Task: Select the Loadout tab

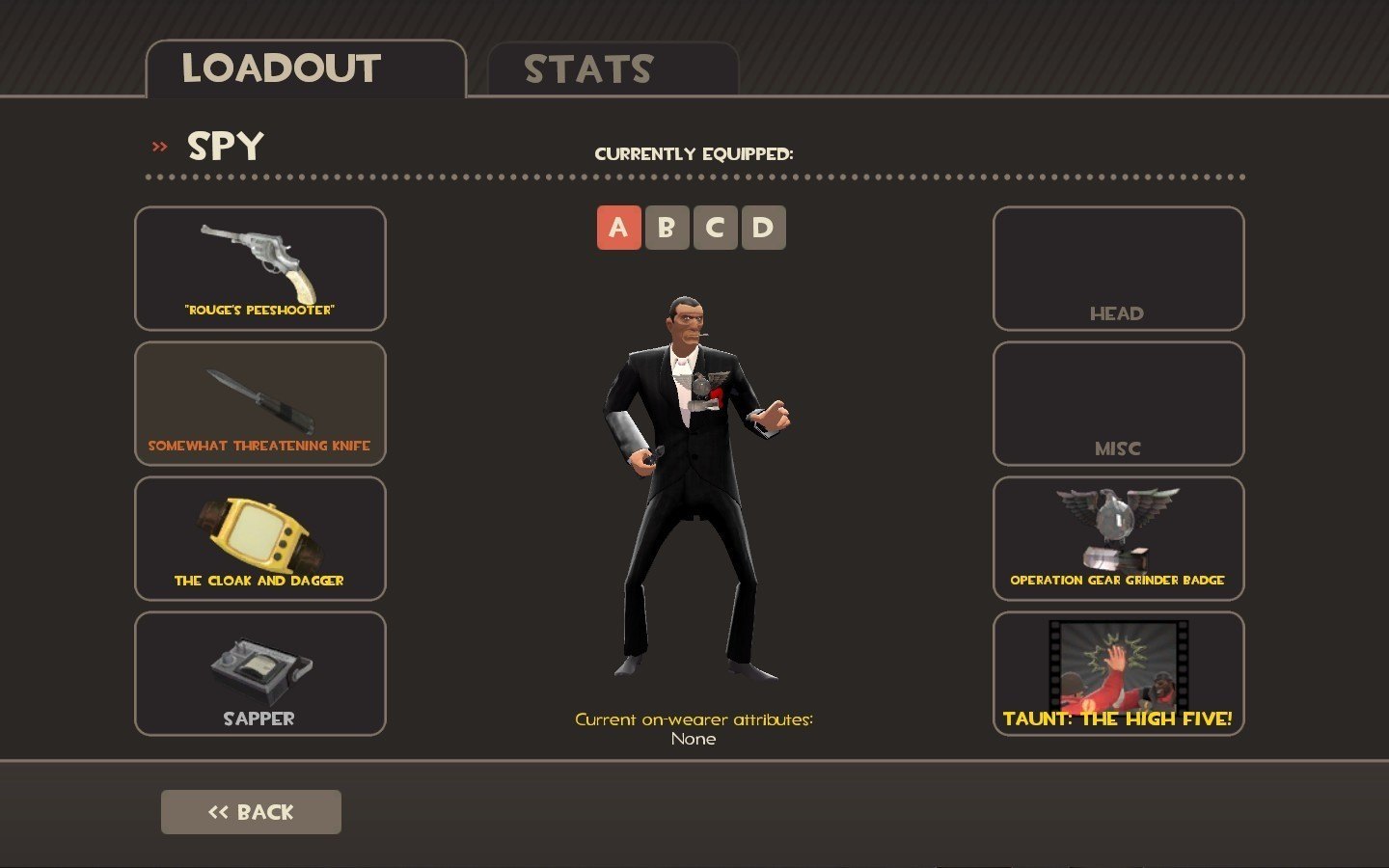Action: pos(305,69)
